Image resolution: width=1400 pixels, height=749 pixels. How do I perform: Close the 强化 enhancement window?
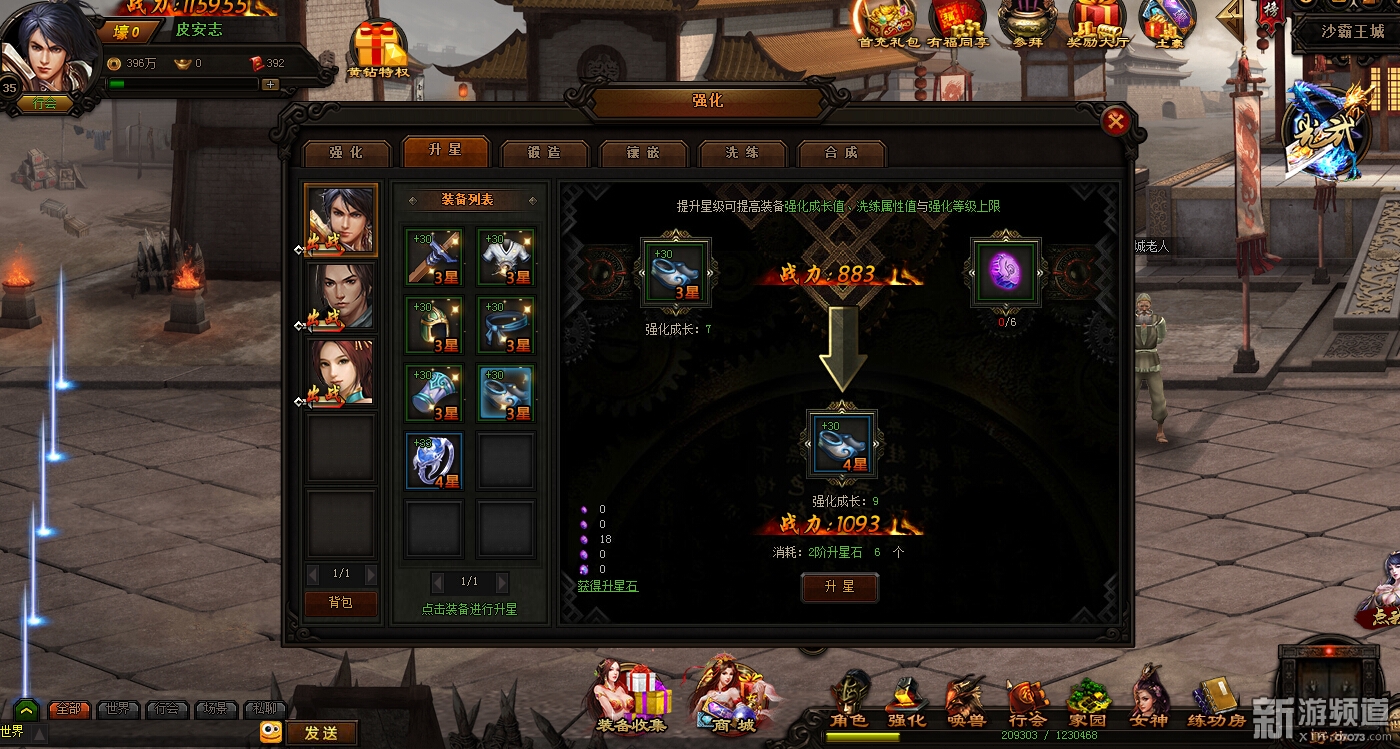click(1115, 122)
